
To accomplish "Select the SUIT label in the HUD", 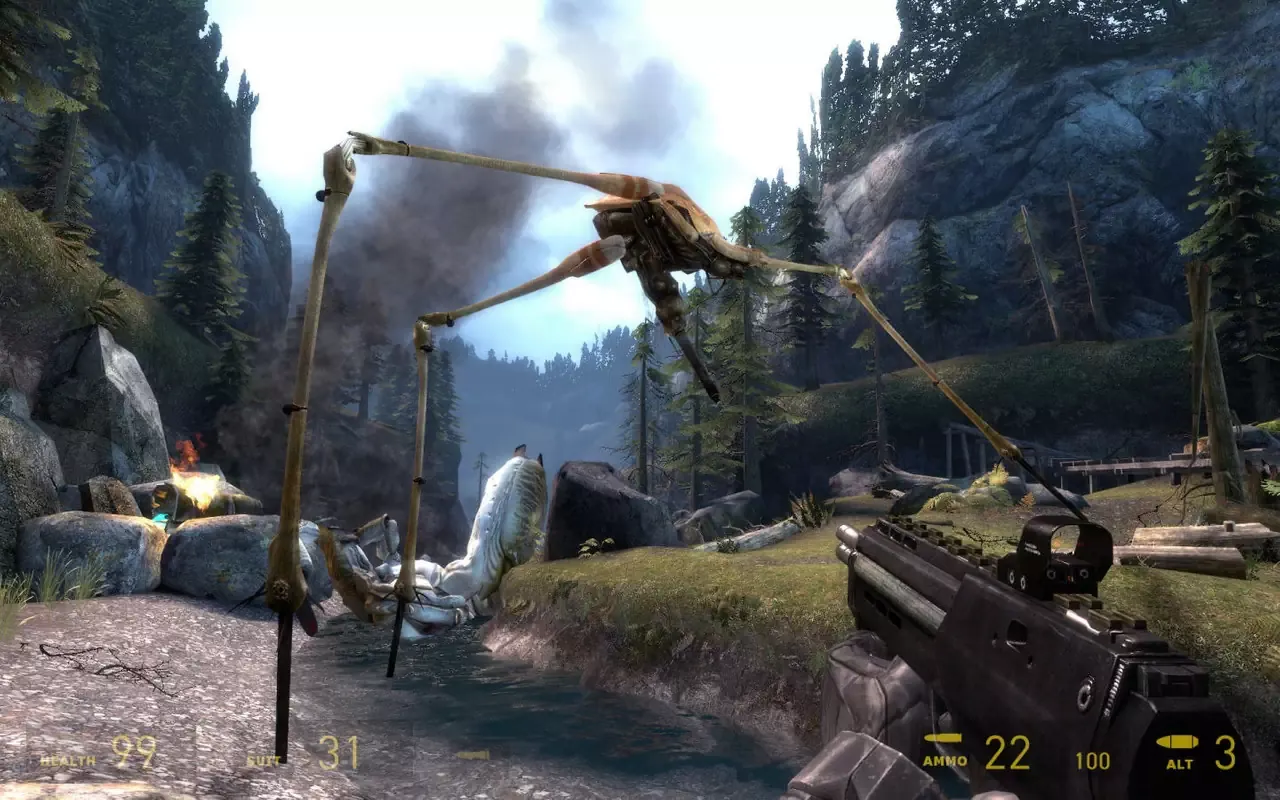I will [264, 759].
